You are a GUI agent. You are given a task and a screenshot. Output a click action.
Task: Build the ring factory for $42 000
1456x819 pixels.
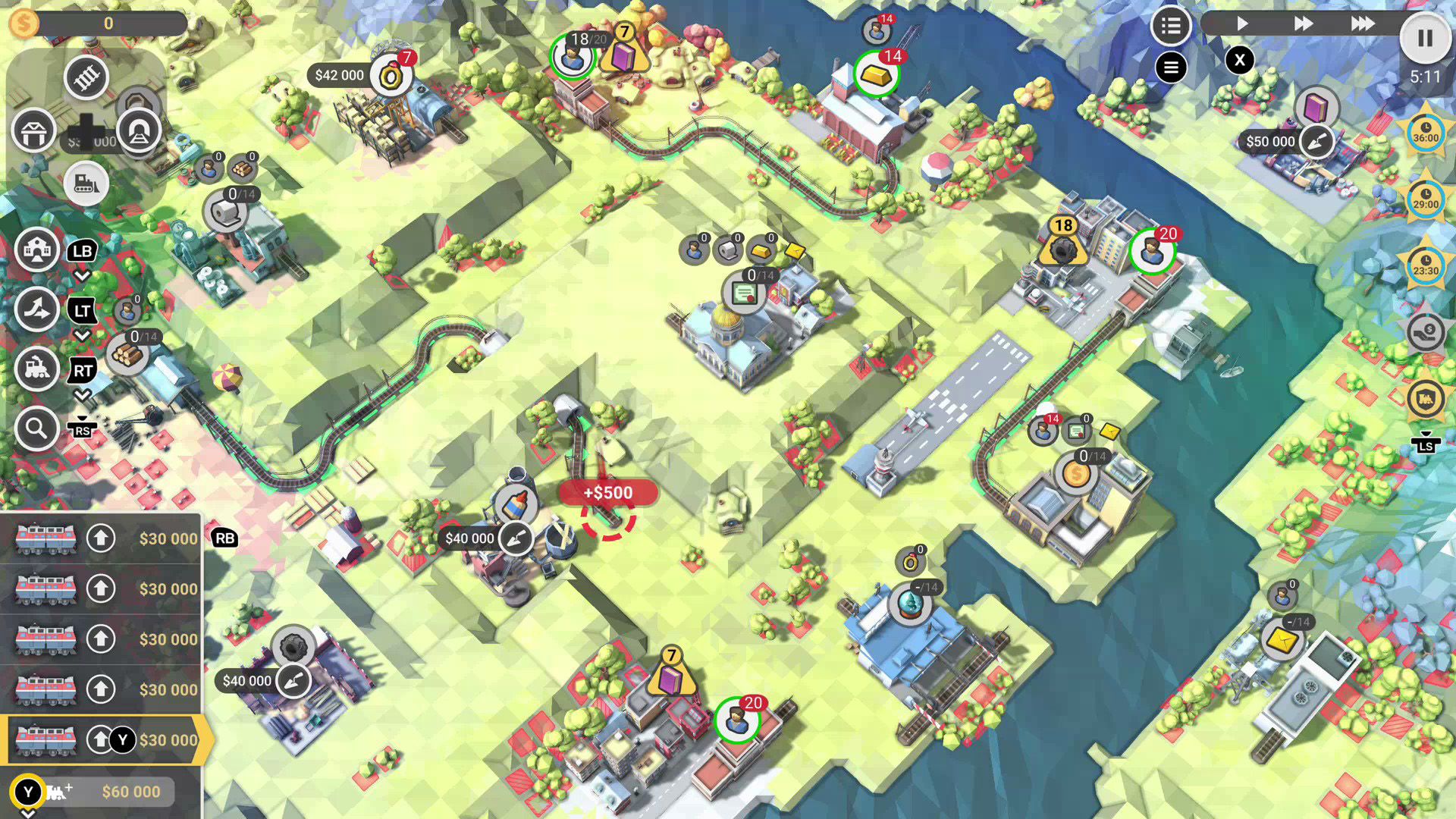pos(340,76)
